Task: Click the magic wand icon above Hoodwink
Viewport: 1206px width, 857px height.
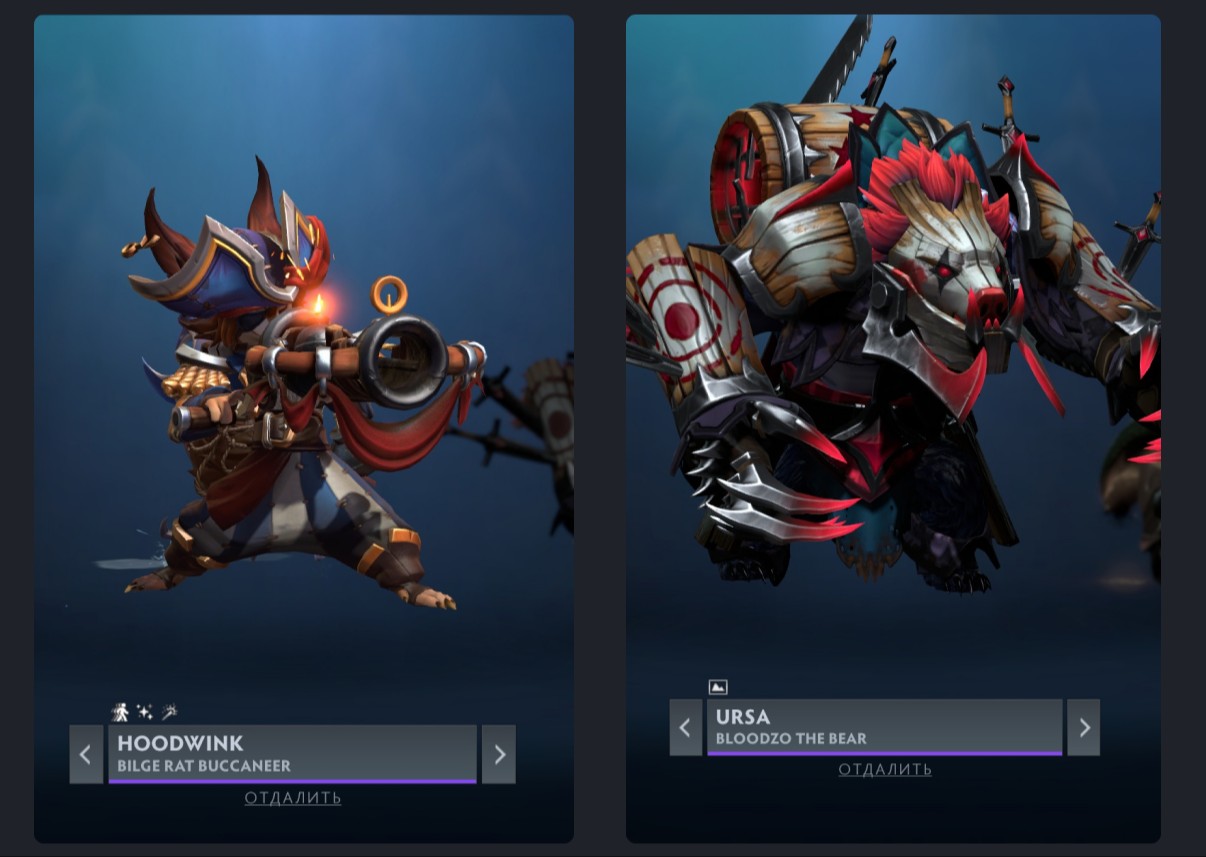Action: click(170, 712)
